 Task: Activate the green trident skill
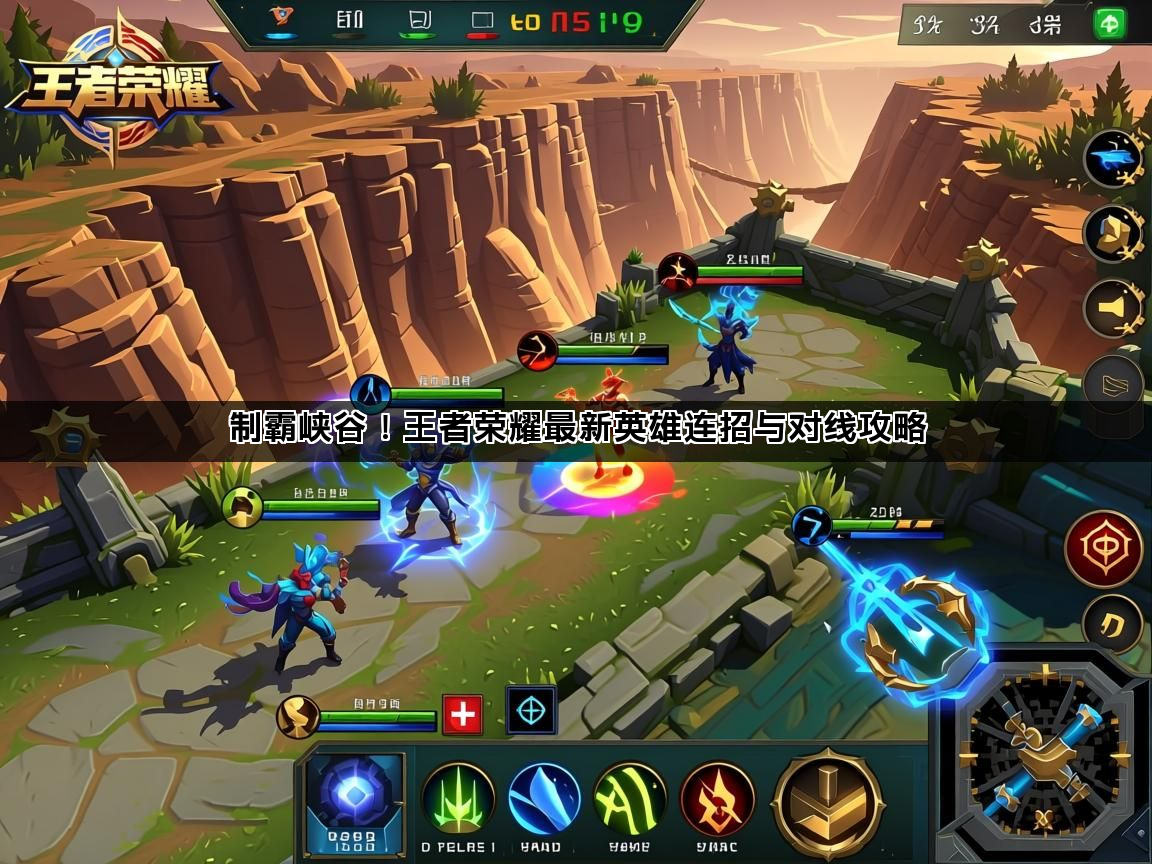[458, 799]
